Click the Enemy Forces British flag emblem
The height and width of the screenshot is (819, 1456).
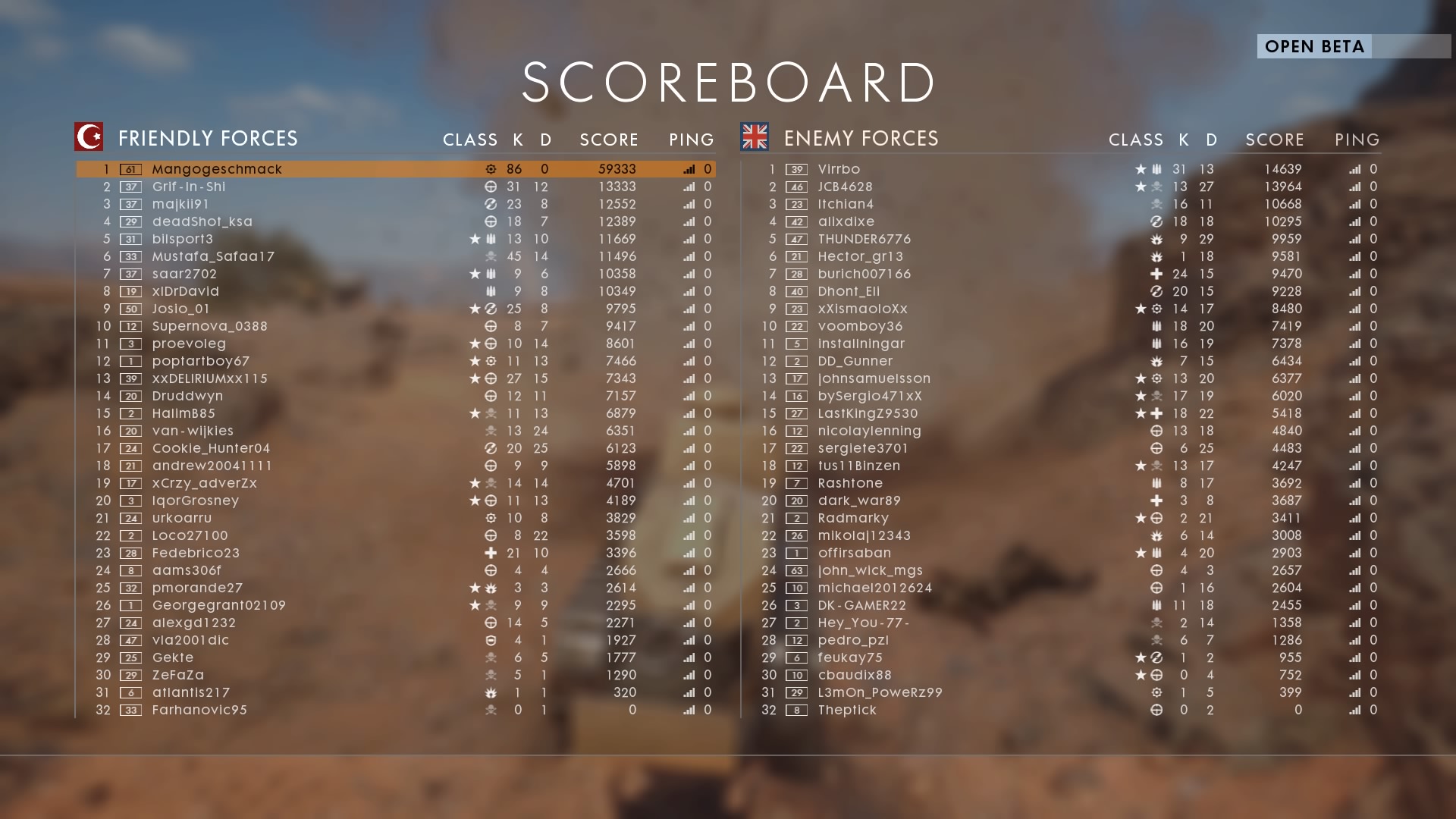[755, 137]
